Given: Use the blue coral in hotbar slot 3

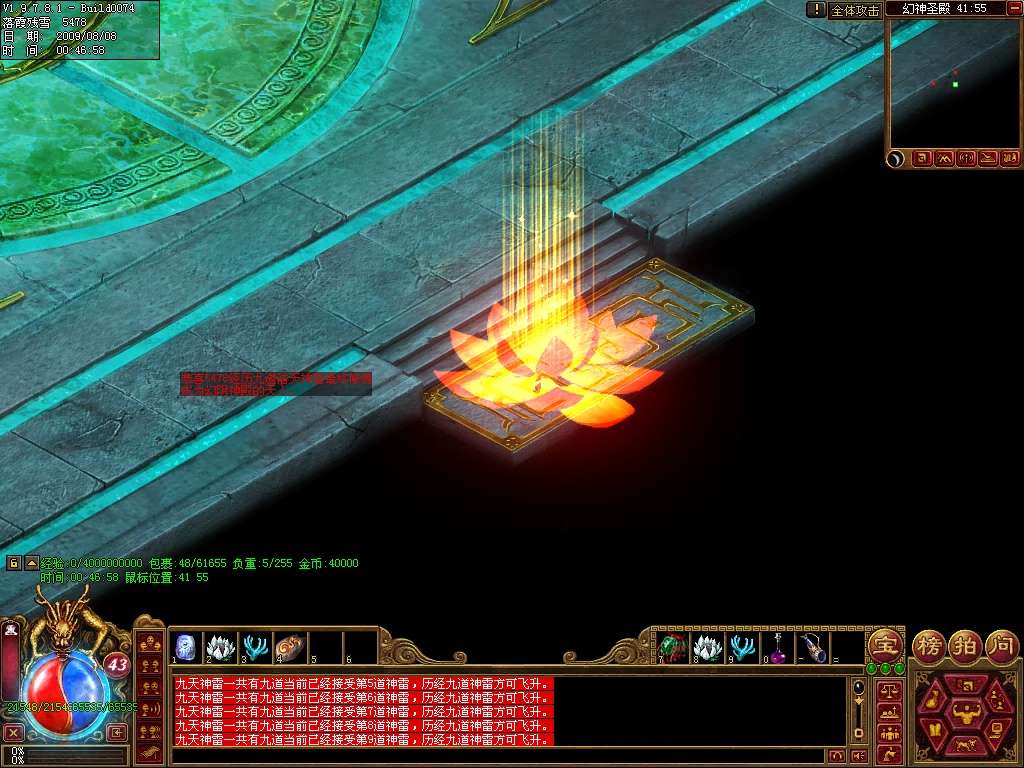Looking at the screenshot, I should pyautogui.click(x=256, y=647).
